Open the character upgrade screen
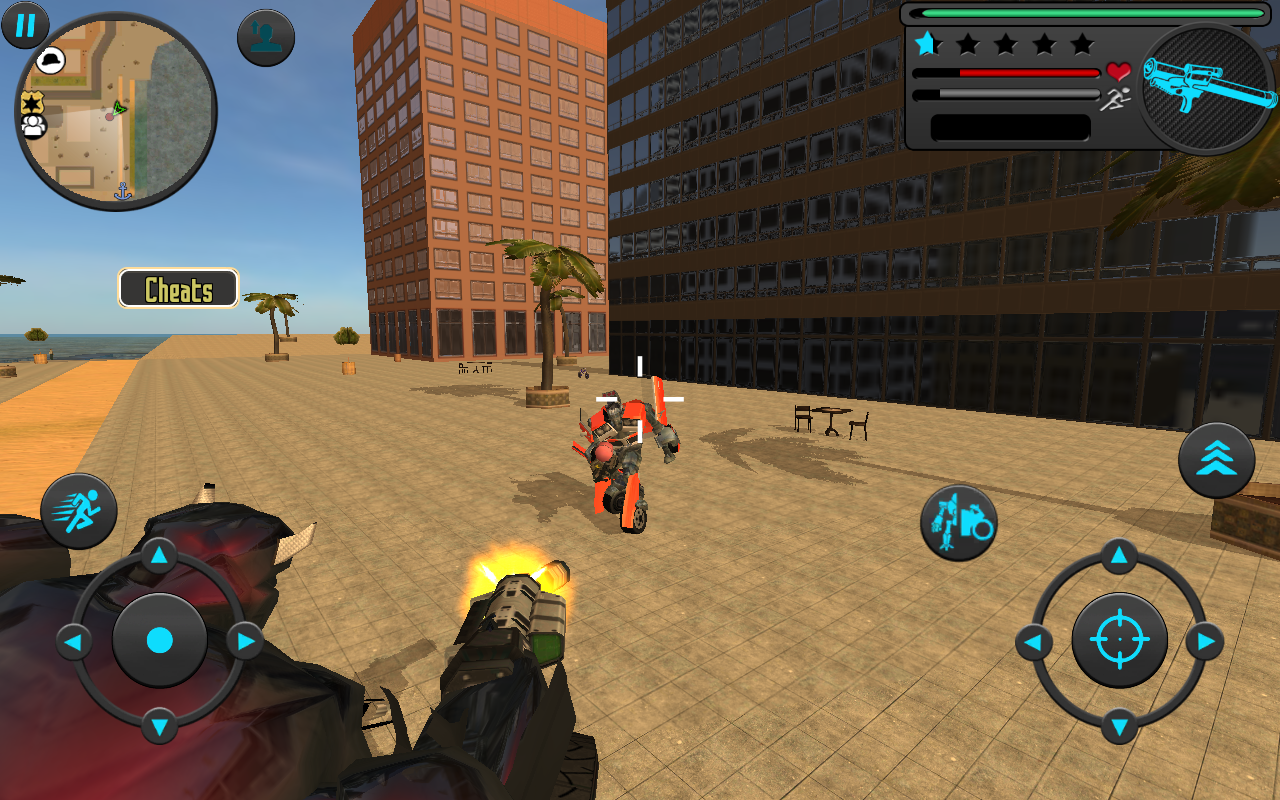Viewport: 1280px width, 800px height. 265,36
